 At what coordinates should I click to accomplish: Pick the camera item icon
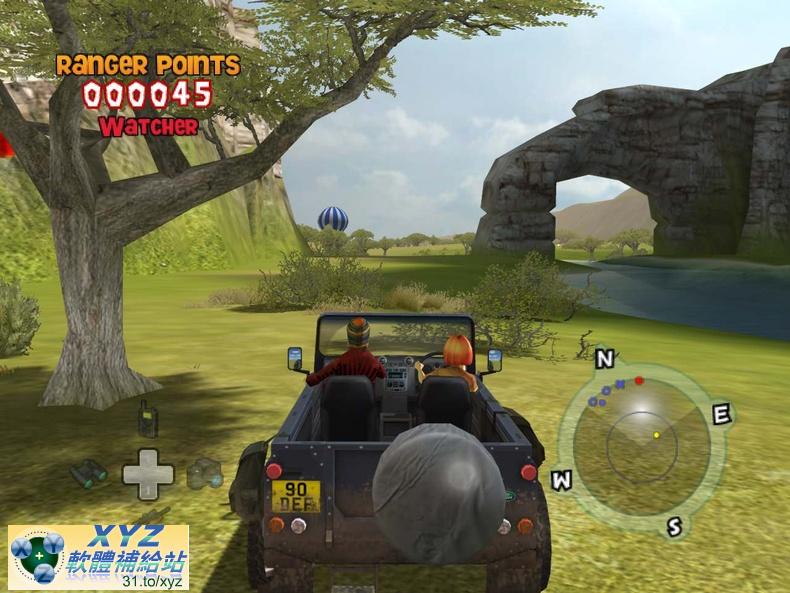point(205,472)
